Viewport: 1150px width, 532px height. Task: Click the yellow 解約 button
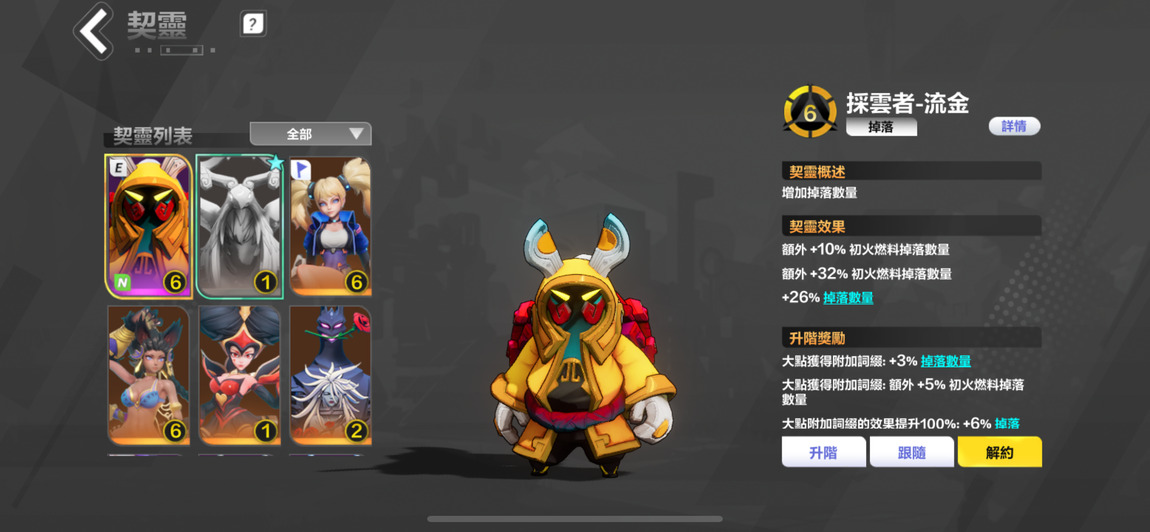999,452
